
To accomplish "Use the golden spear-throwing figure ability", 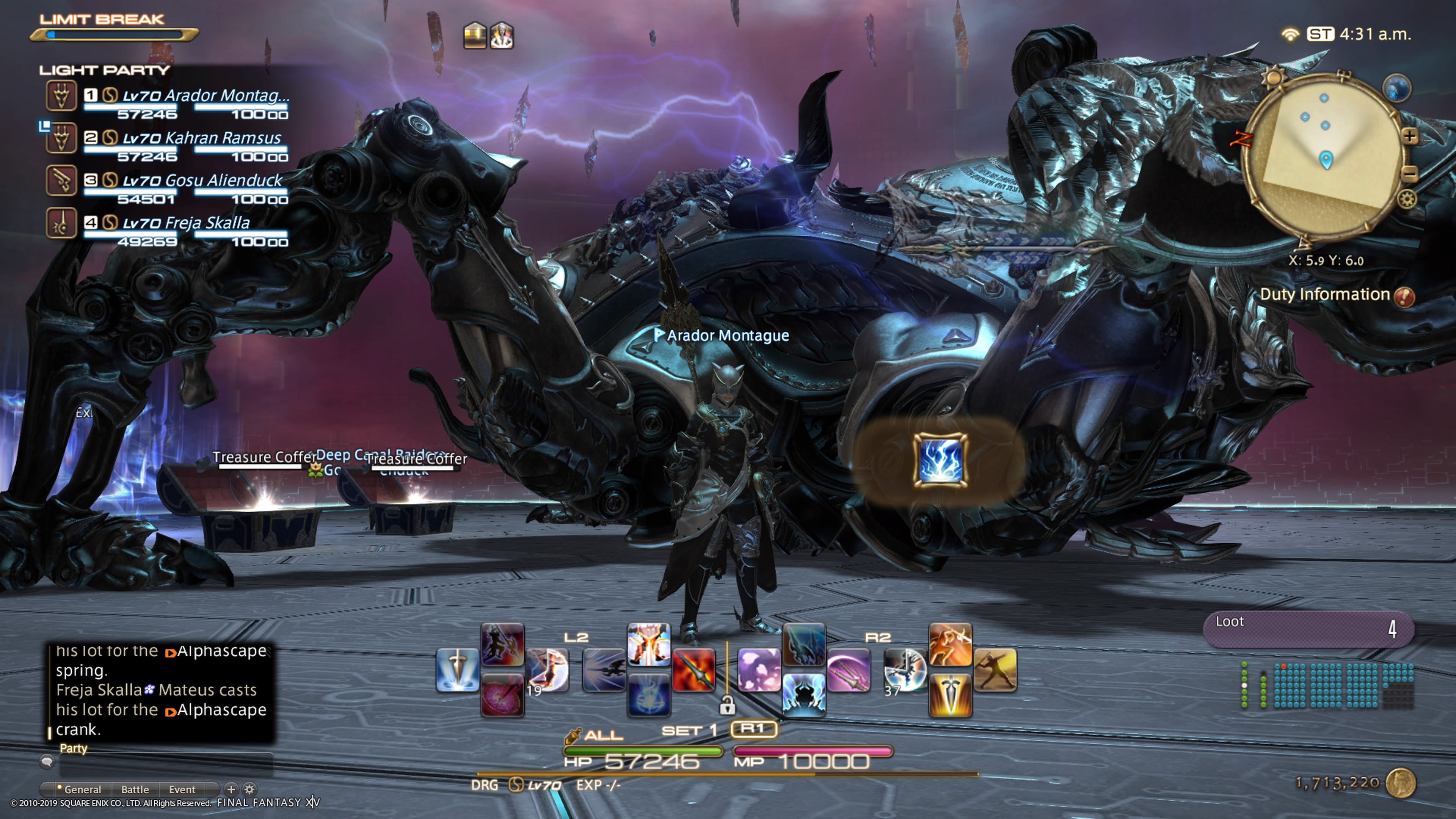I will pos(995,670).
